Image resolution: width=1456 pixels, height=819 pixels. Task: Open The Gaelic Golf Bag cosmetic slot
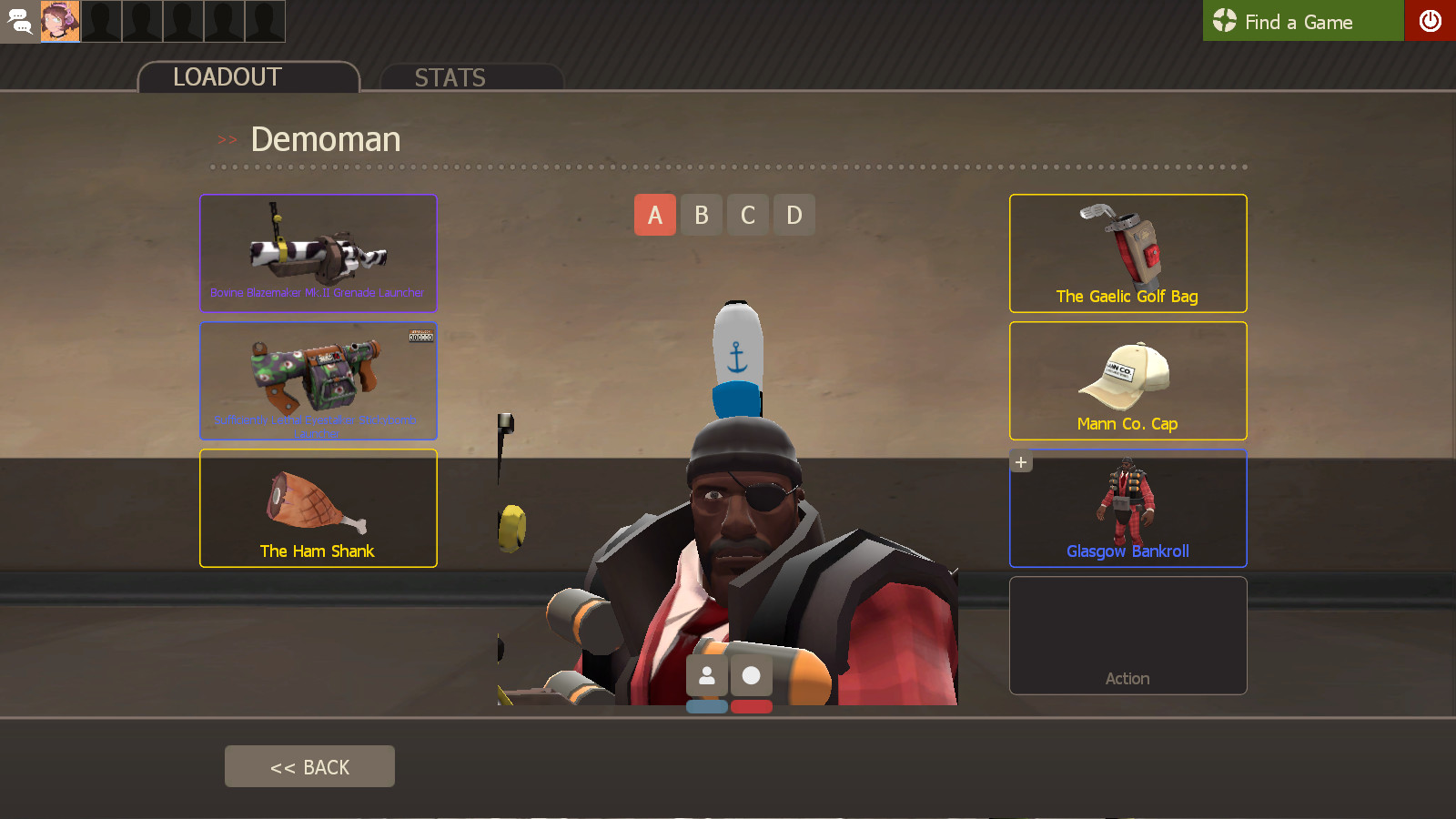point(1127,253)
